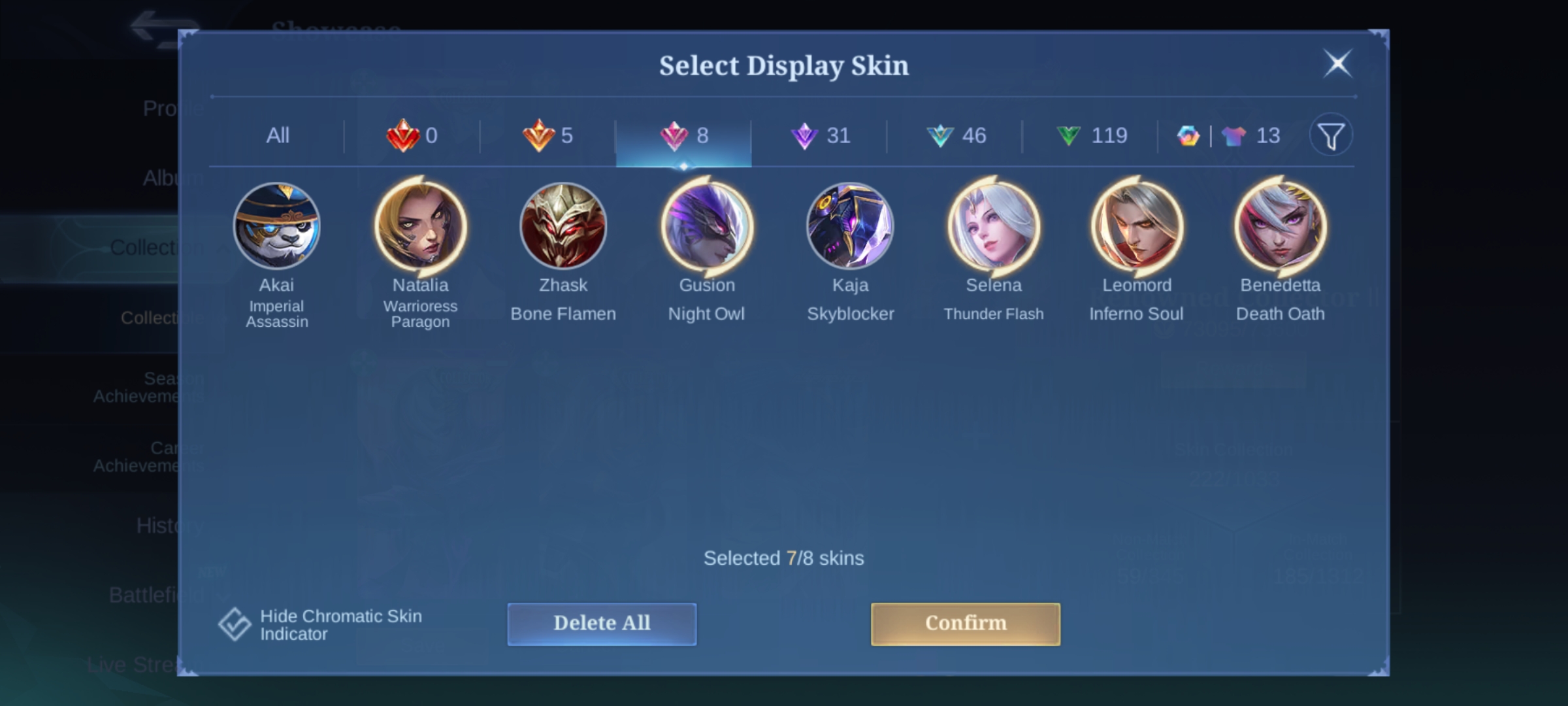Pick Leomord's Inferno Soul skin
The height and width of the screenshot is (706, 1568).
click(x=1137, y=226)
